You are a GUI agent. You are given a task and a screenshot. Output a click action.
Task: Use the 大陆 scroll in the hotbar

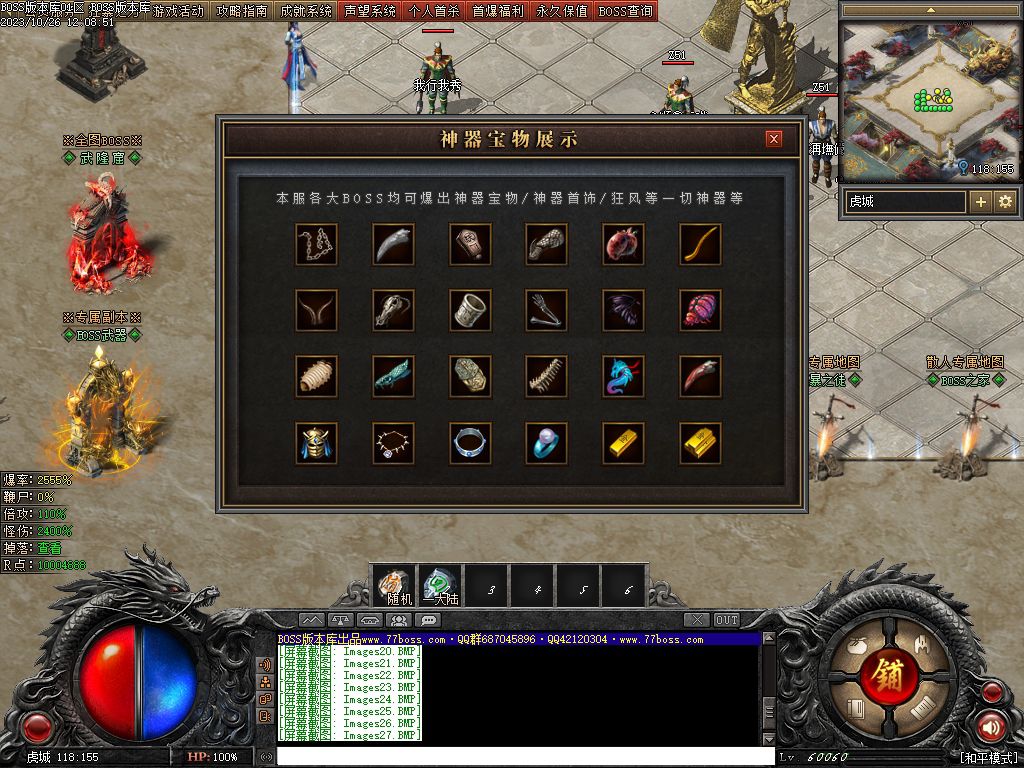point(440,586)
